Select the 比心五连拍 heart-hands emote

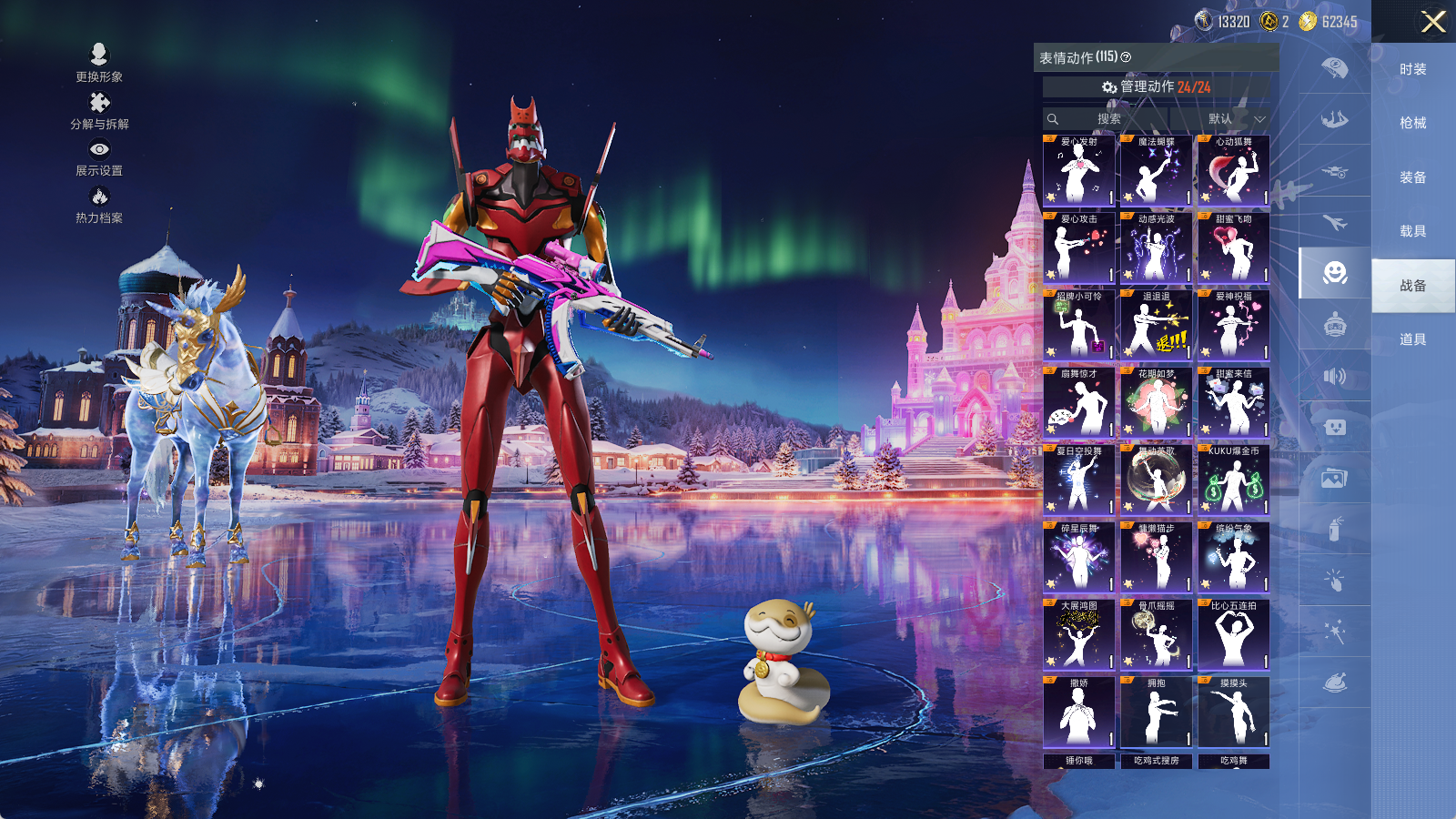point(1233,635)
